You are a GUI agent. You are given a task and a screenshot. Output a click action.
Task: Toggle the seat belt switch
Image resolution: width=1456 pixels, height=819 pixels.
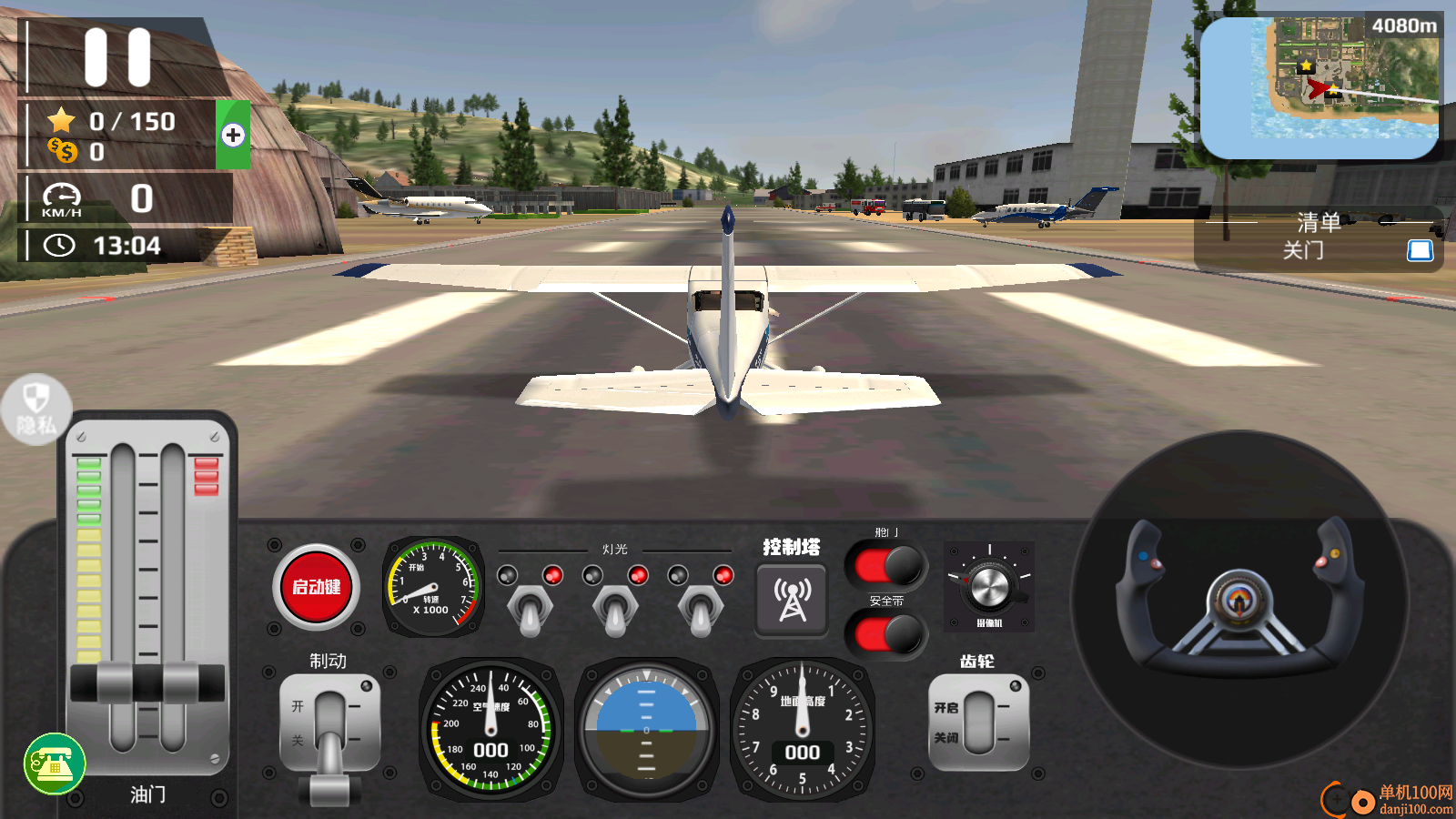click(886, 635)
